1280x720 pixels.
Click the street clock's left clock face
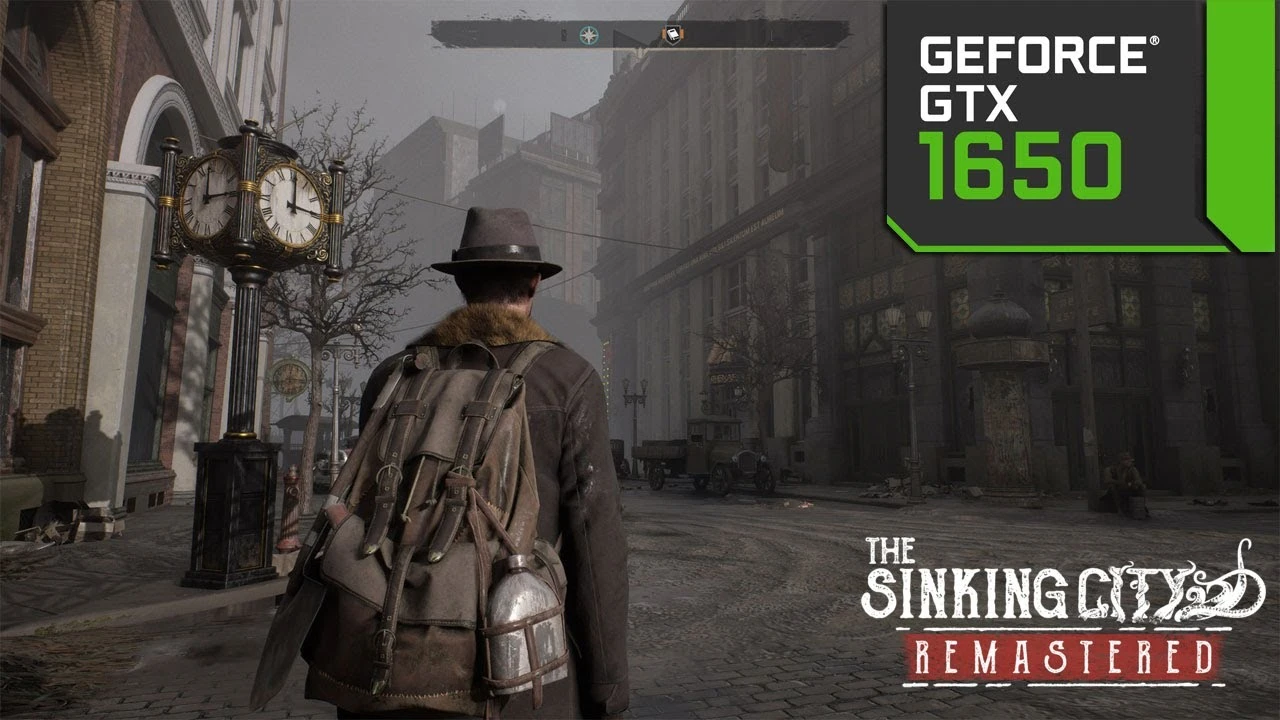205,199
